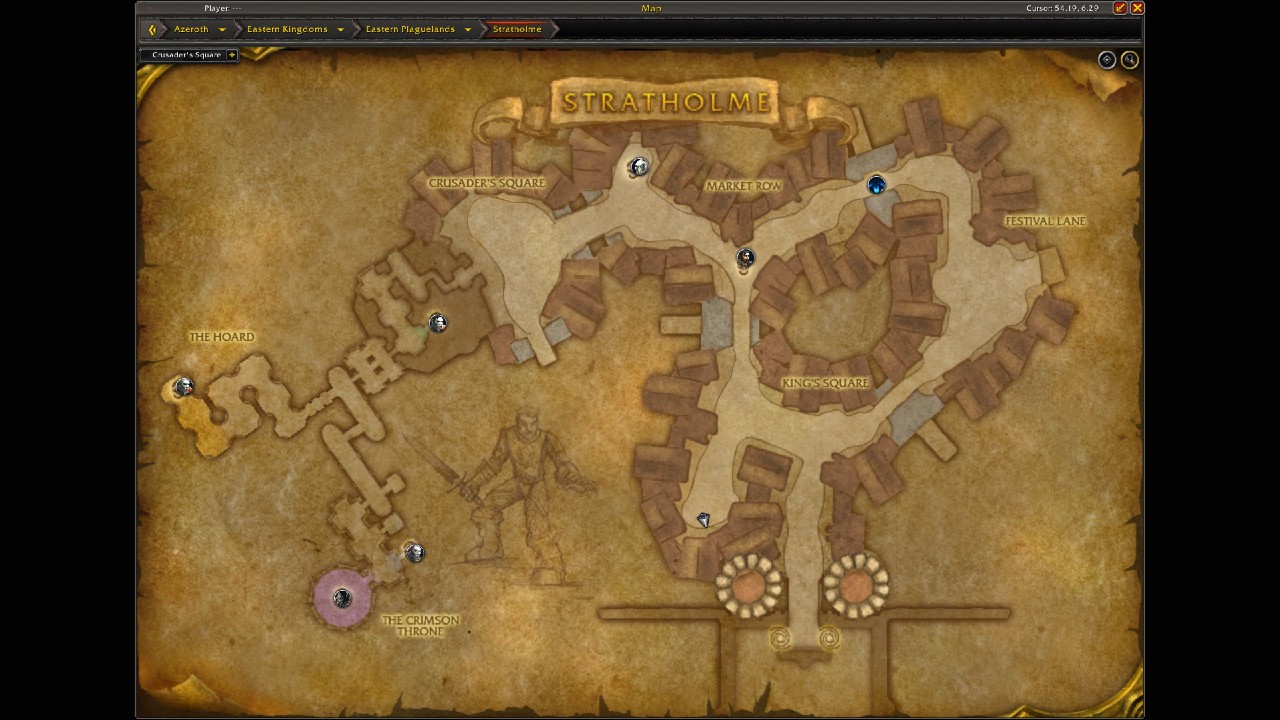This screenshot has height=720, width=1280.
Task: Open the map tracking filter icon
Action: pos(1106,59)
